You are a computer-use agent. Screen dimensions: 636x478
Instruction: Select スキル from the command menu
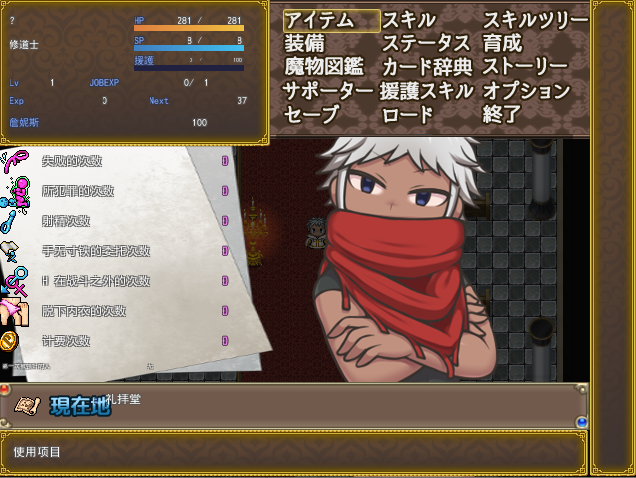pyautogui.click(x=408, y=21)
